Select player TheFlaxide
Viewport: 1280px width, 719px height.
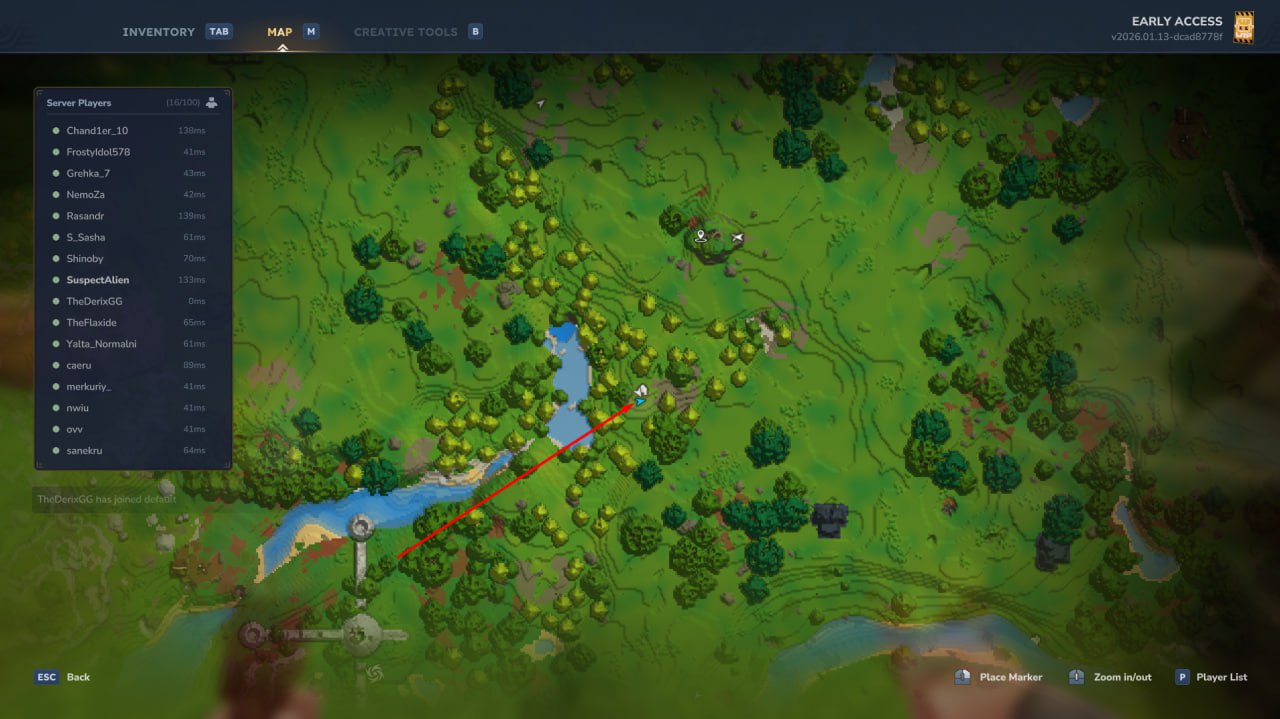pyautogui.click(x=91, y=323)
